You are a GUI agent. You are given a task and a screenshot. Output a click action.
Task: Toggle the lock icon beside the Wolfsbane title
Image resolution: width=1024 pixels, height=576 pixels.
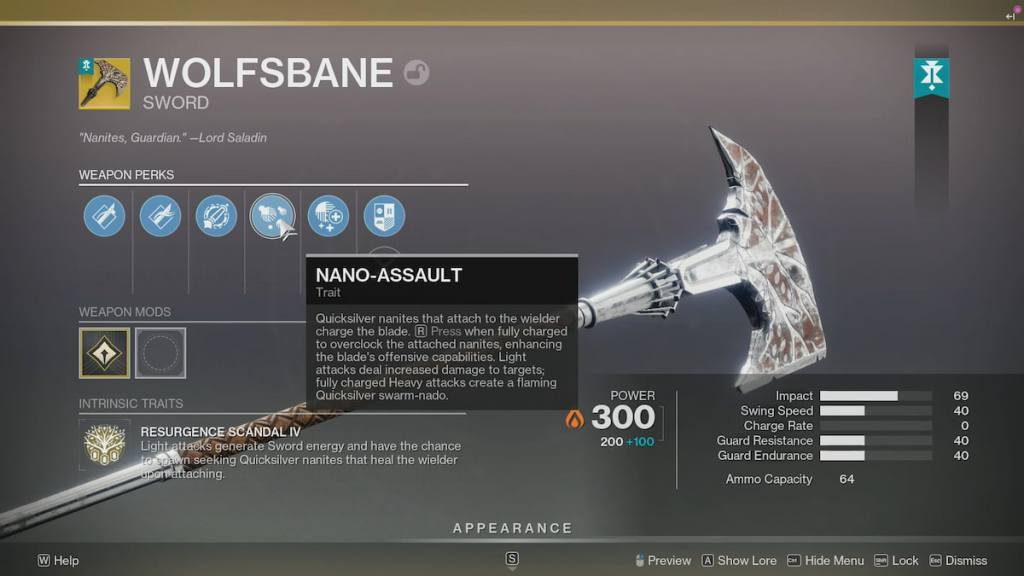[x=416, y=73]
